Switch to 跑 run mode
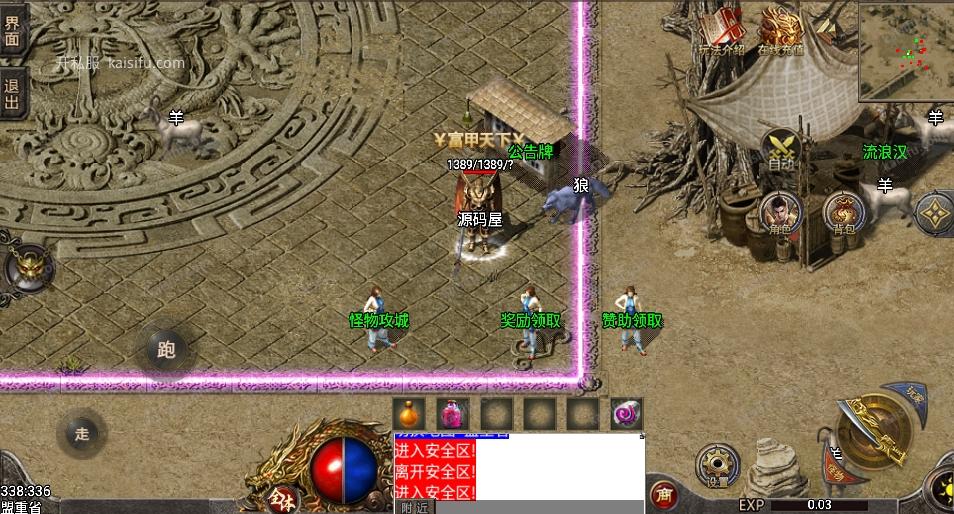Image resolution: width=954 pixels, height=514 pixels. click(166, 349)
